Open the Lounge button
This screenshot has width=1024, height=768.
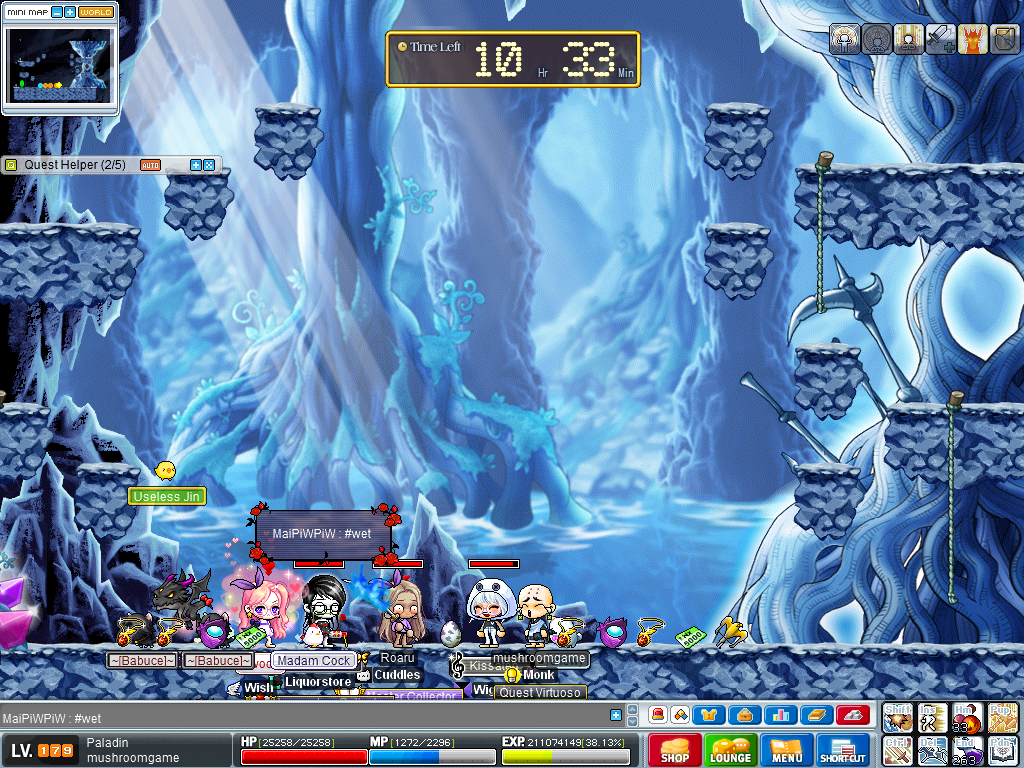click(x=730, y=751)
